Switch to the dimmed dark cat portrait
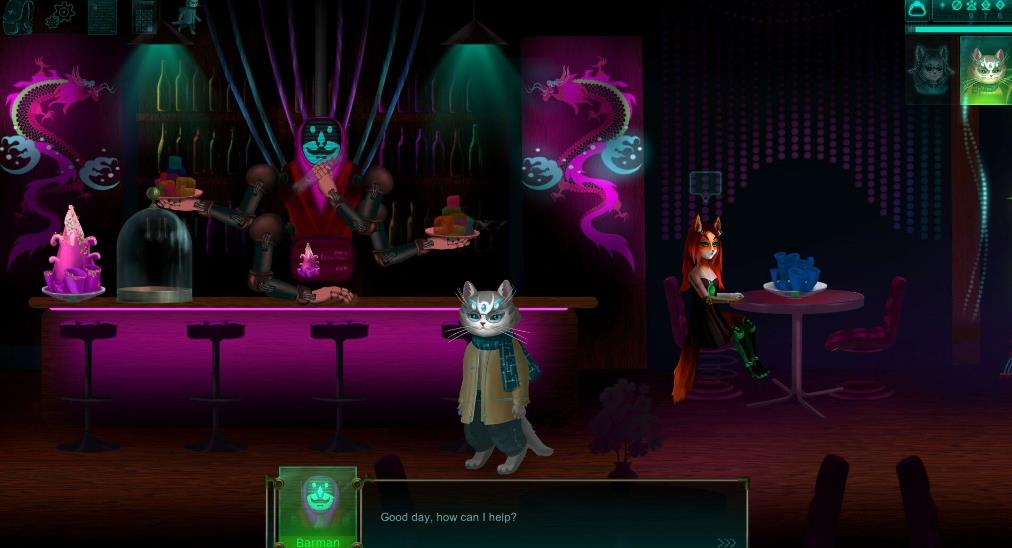1012x548 pixels. pos(929,70)
